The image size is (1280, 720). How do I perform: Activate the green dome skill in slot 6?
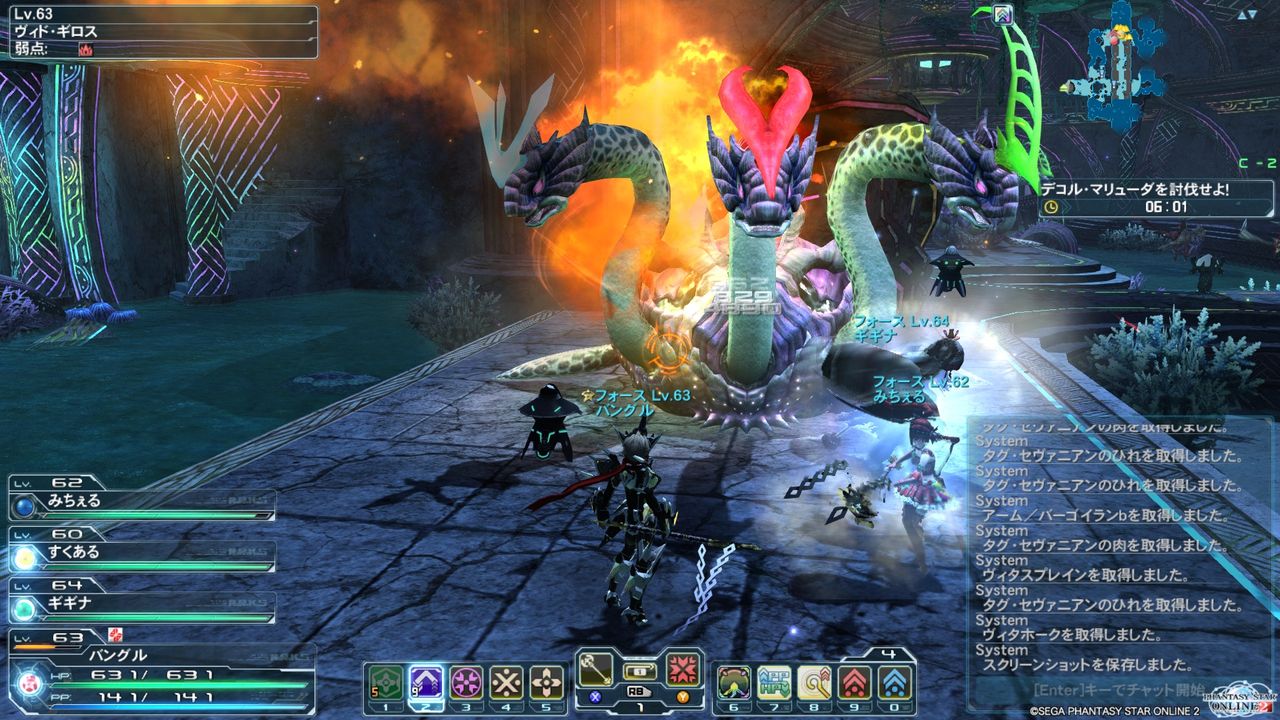tap(734, 682)
